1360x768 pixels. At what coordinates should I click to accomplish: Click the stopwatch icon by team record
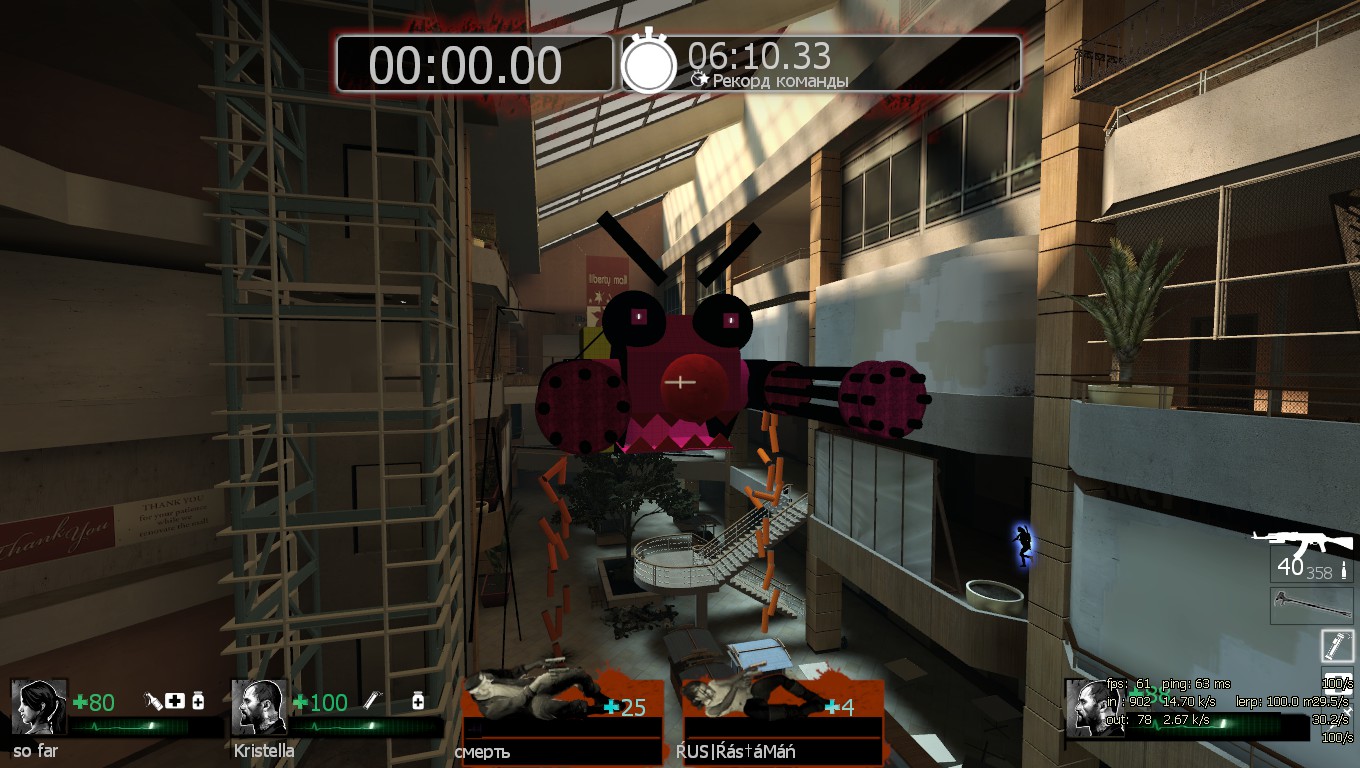(x=649, y=65)
